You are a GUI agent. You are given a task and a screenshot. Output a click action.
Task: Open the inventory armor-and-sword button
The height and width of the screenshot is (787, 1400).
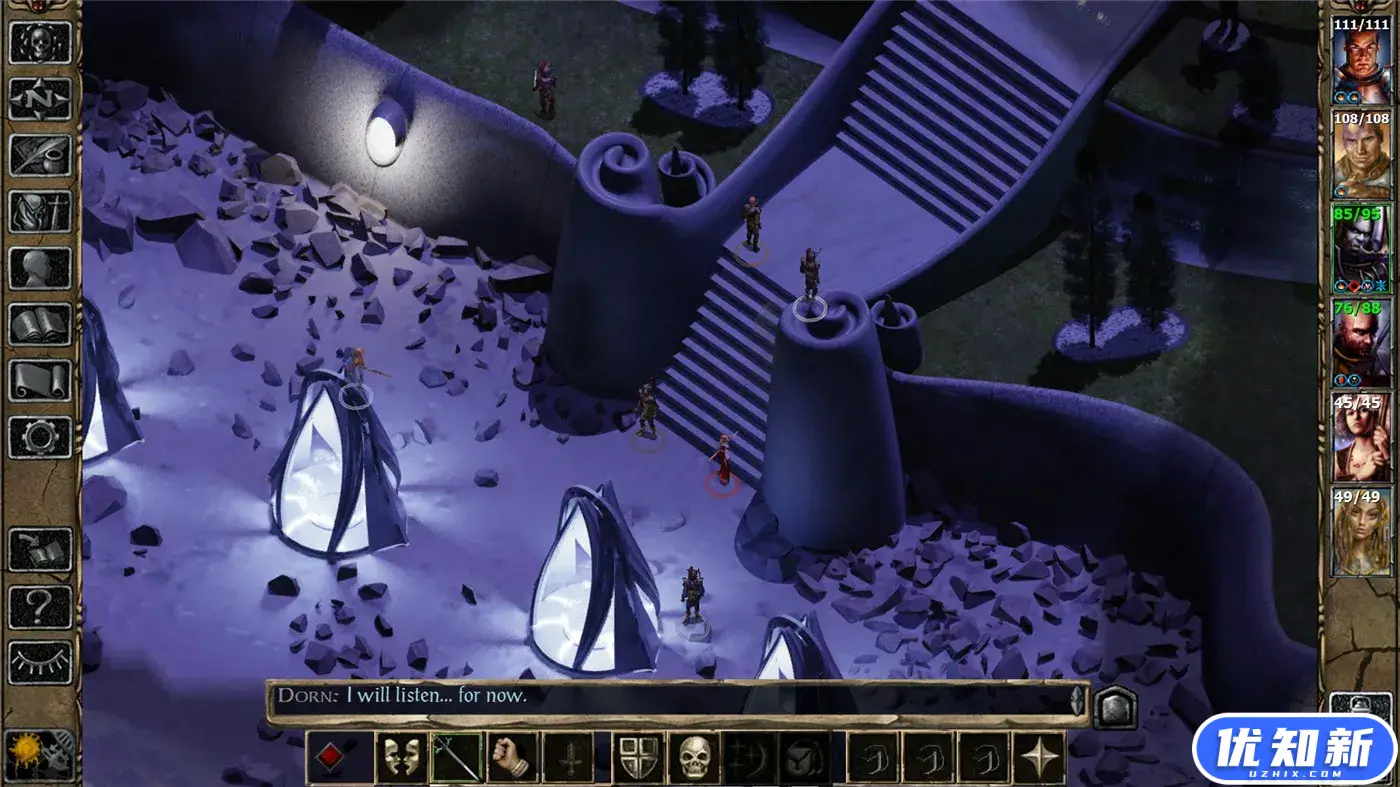click(x=40, y=211)
